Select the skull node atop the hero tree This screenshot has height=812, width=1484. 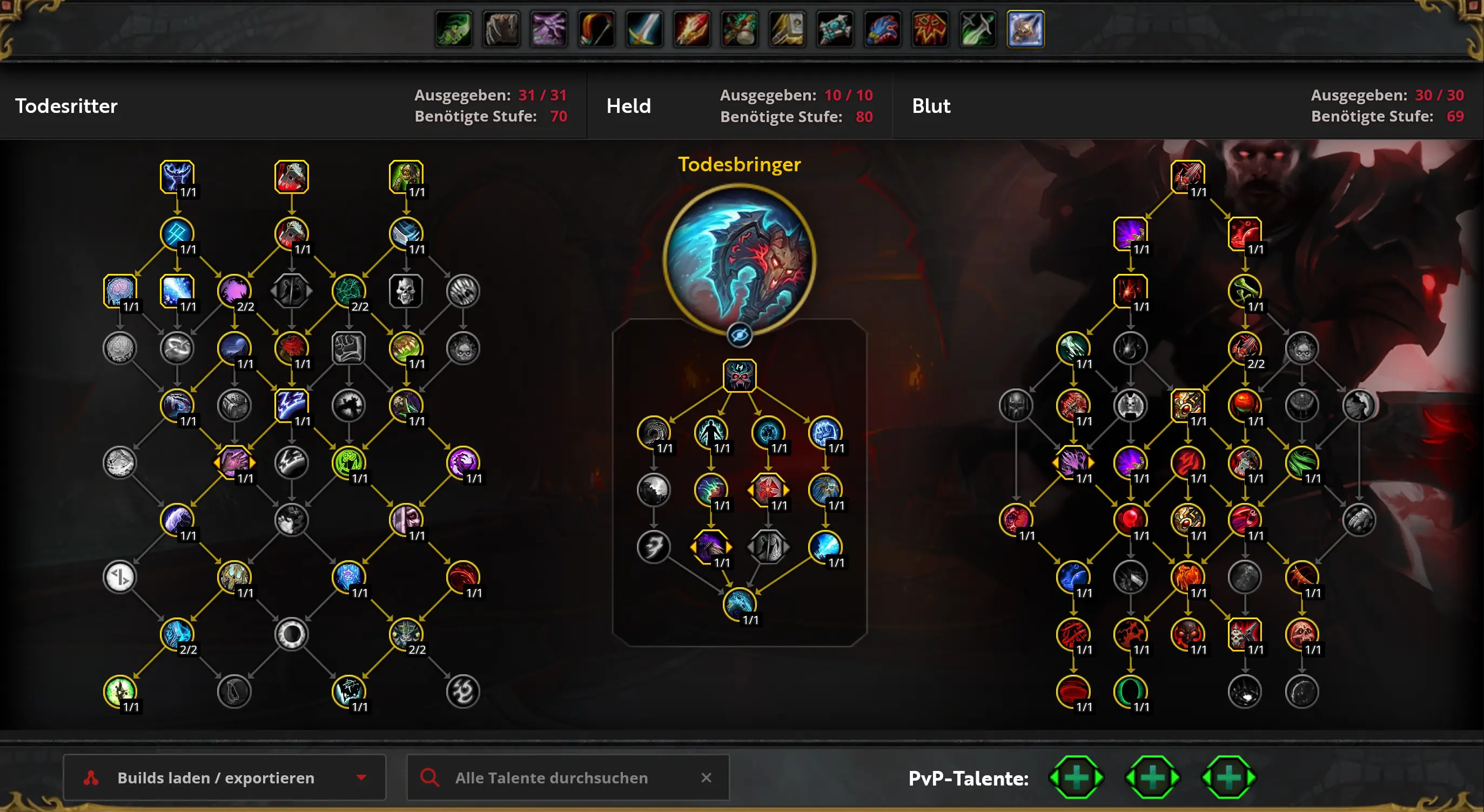point(740,375)
